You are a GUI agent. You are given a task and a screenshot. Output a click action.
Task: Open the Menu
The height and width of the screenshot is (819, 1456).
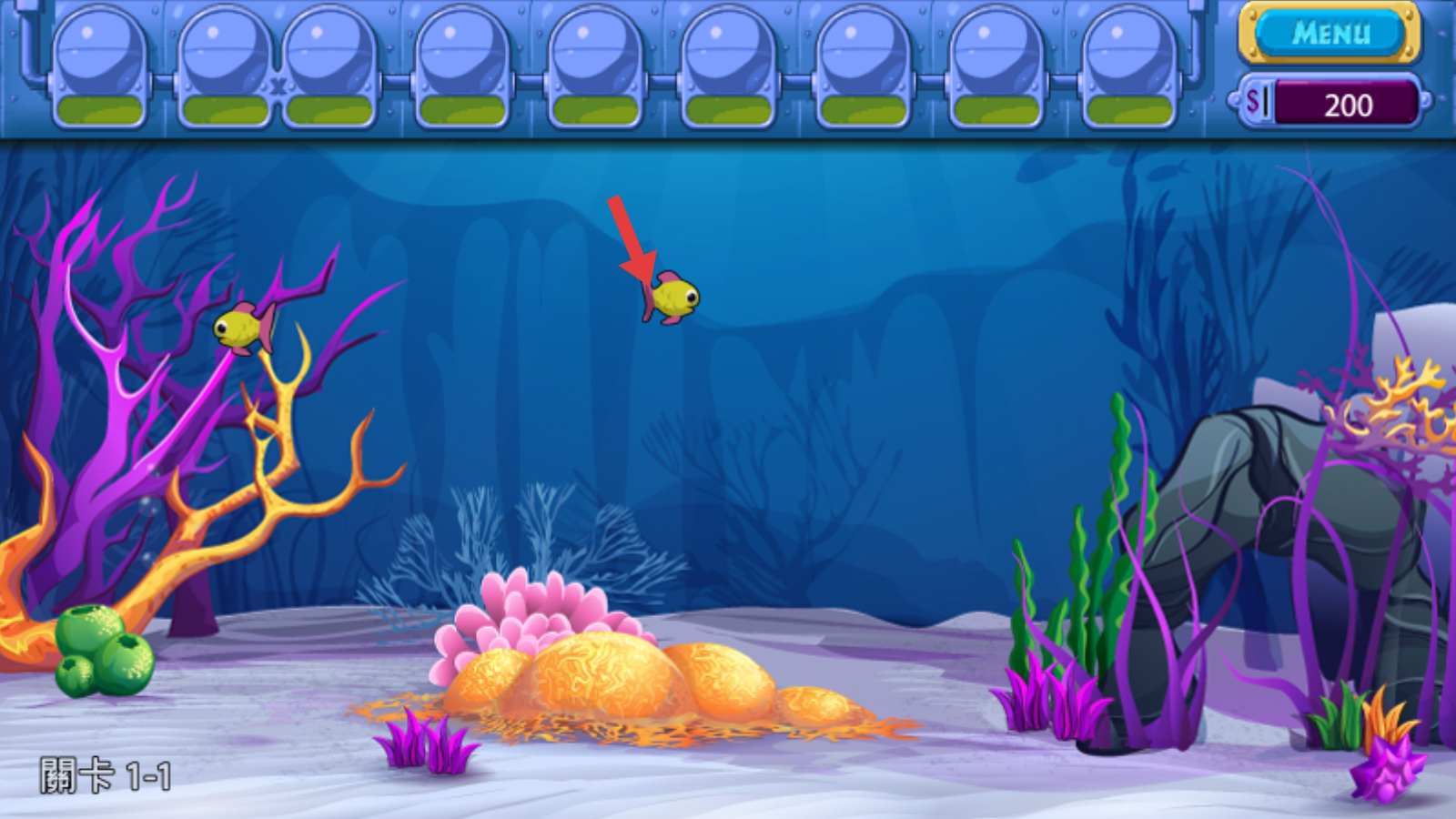pyautogui.click(x=1329, y=33)
